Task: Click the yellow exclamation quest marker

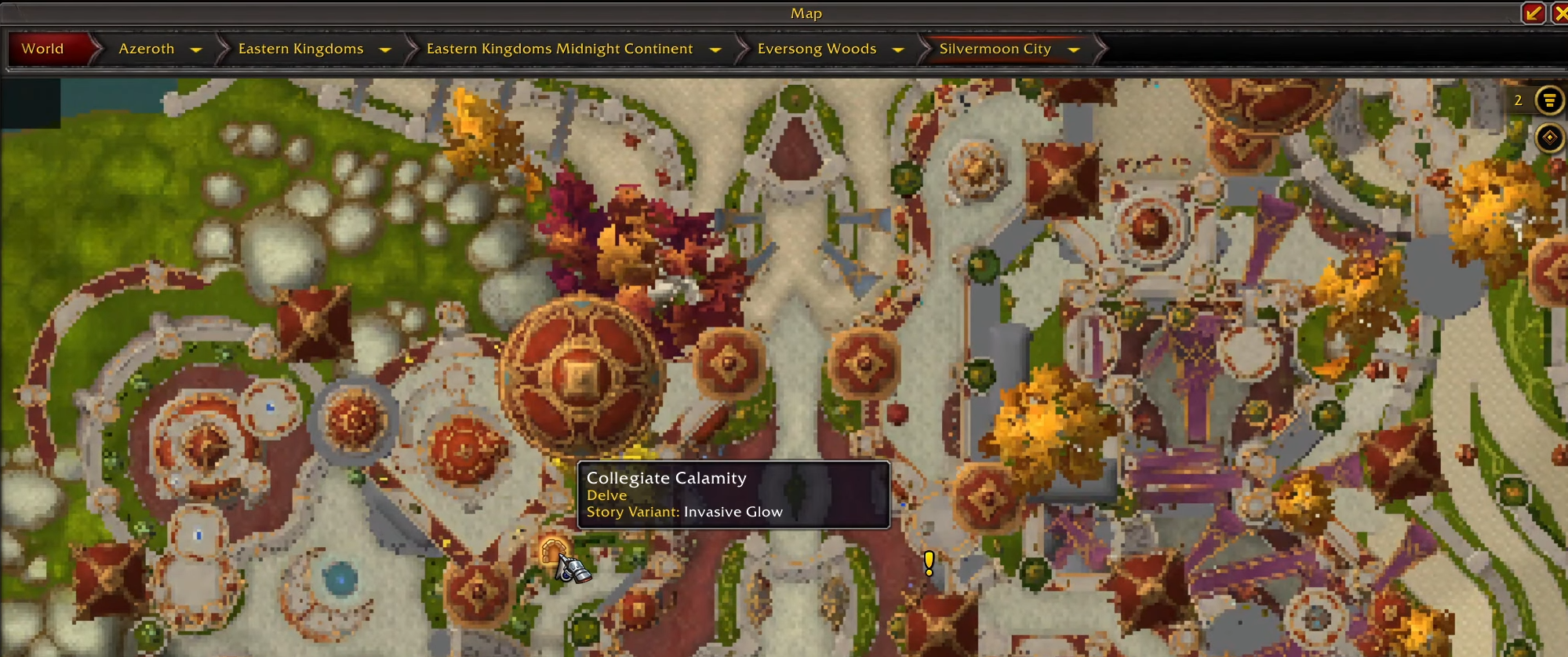Action: click(x=929, y=562)
